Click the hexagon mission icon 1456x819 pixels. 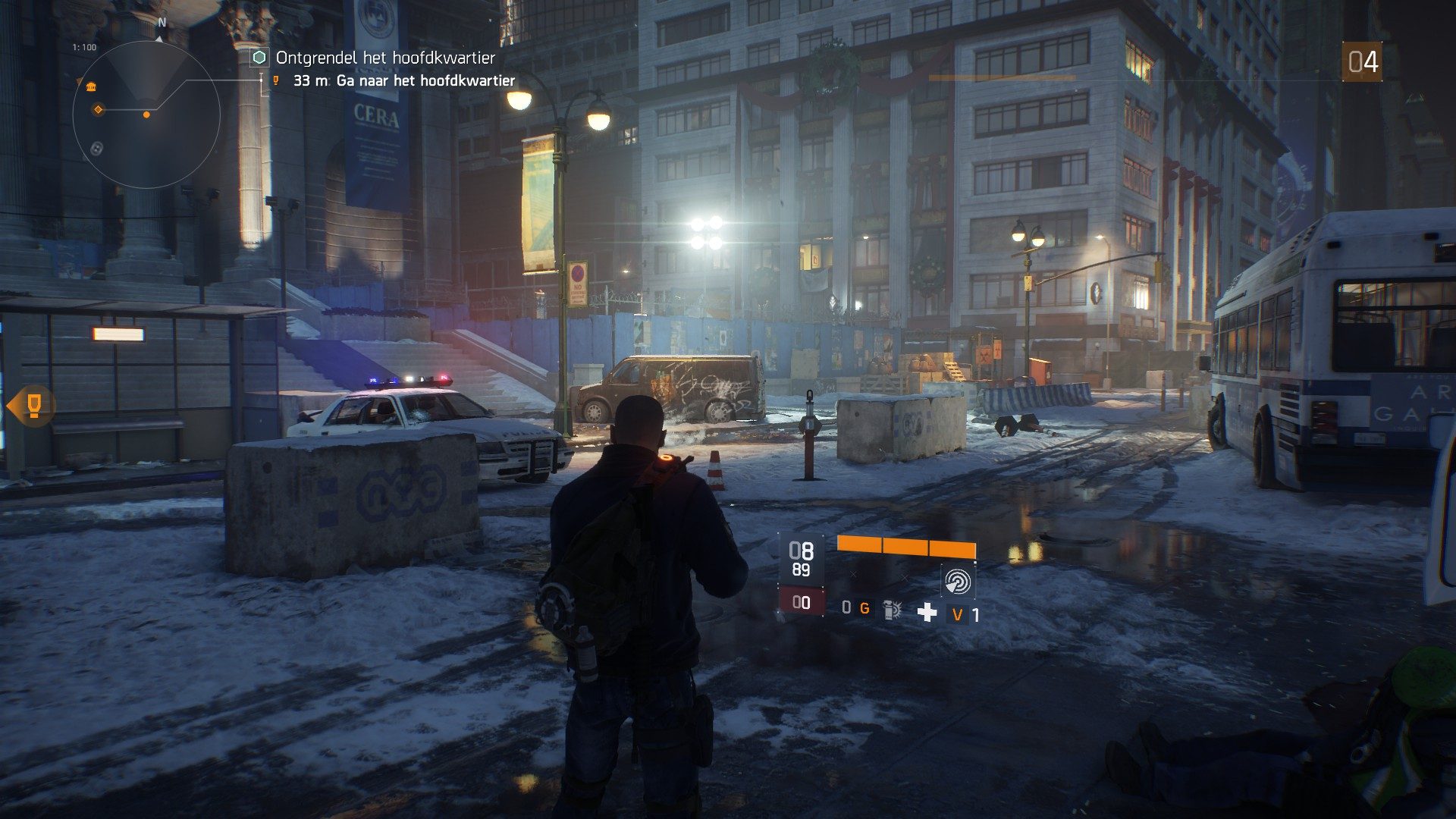pos(259,58)
